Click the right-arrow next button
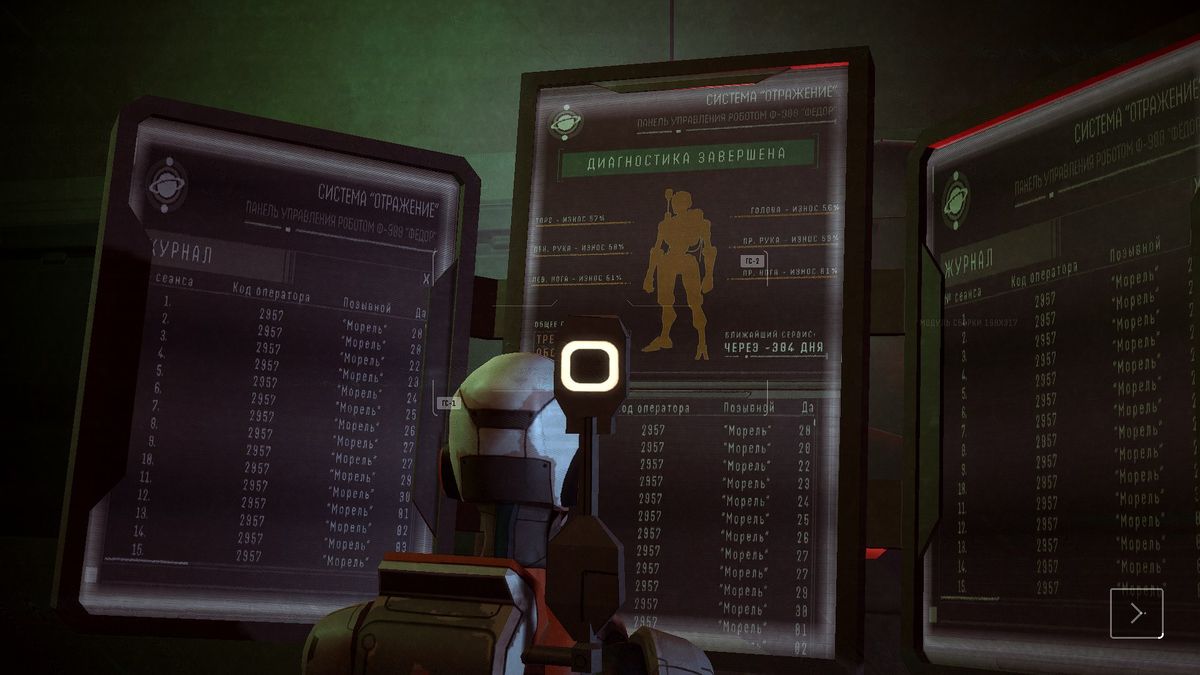 coord(1136,612)
